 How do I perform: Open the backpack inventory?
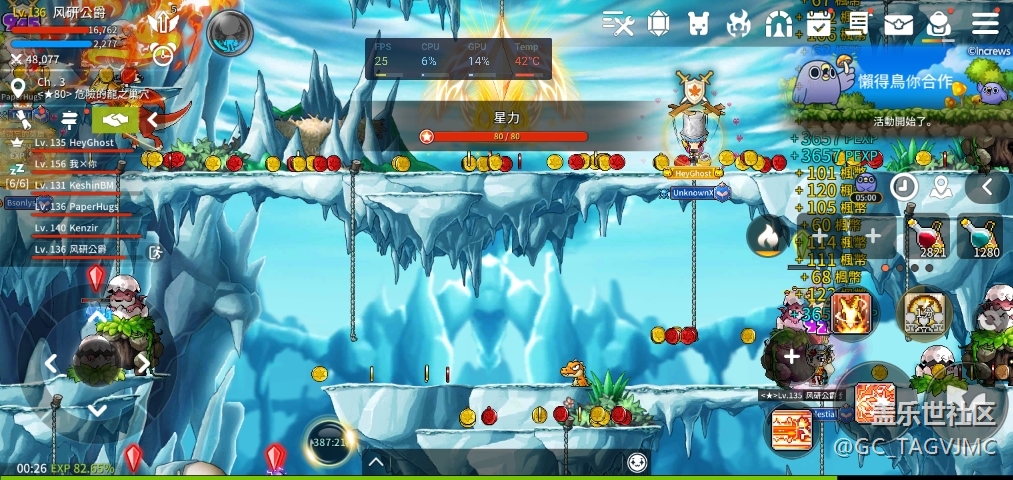click(938, 23)
